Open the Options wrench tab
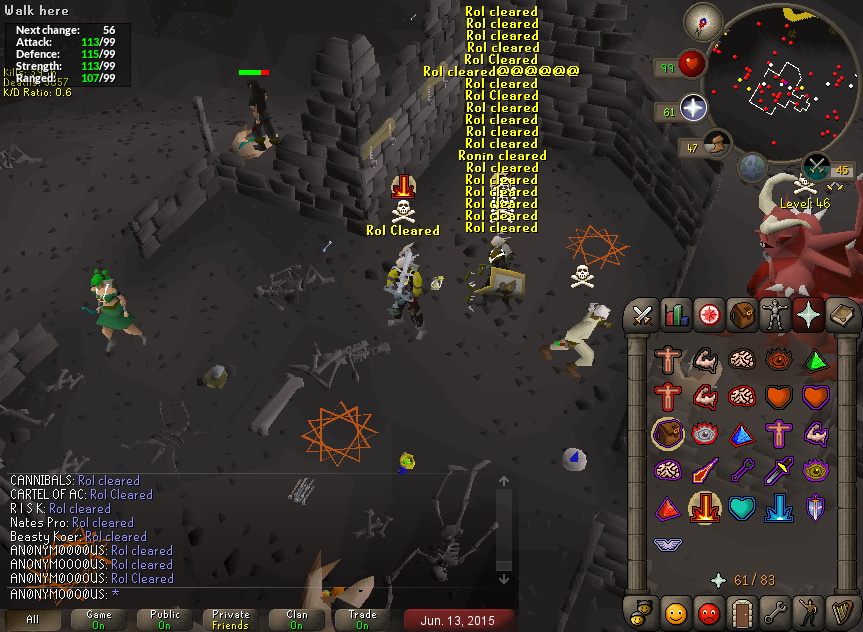The width and height of the screenshot is (863, 632). click(x=774, y=610)
